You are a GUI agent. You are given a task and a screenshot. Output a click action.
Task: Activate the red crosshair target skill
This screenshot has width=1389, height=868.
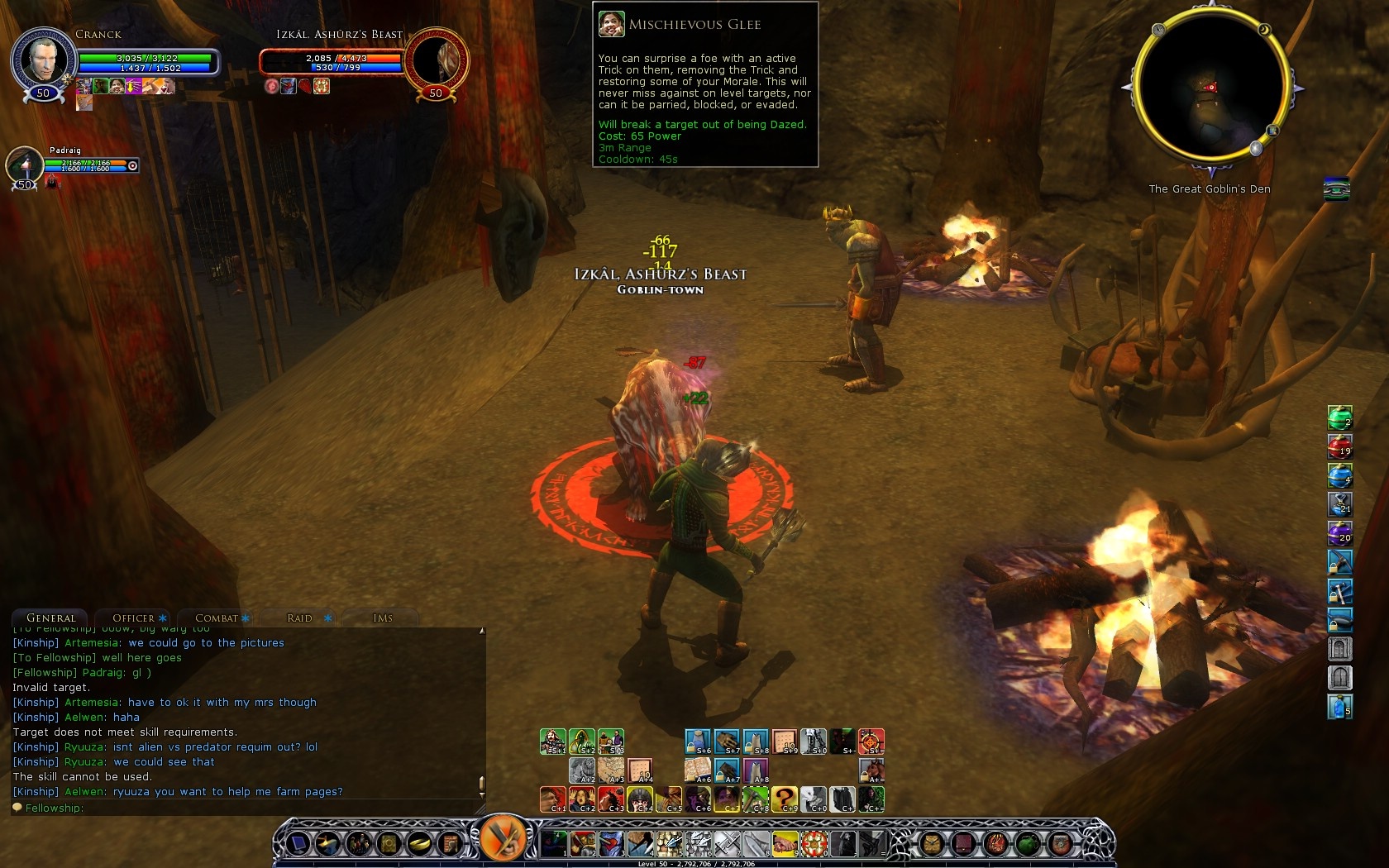point(871,741)
